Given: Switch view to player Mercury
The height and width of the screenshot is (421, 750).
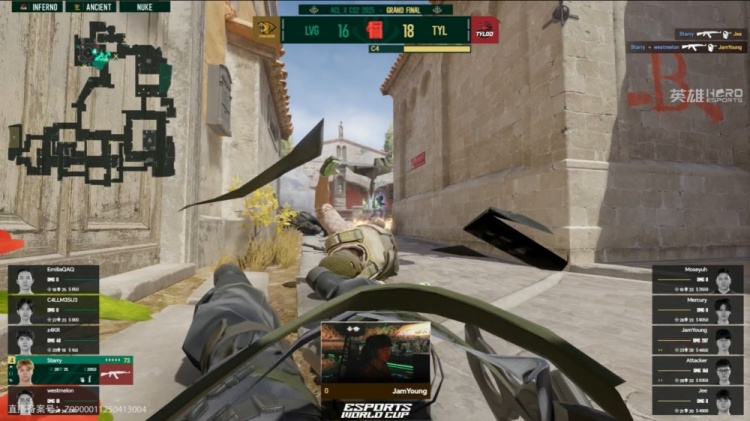Looking at the screenshot, I should point(698,310).
